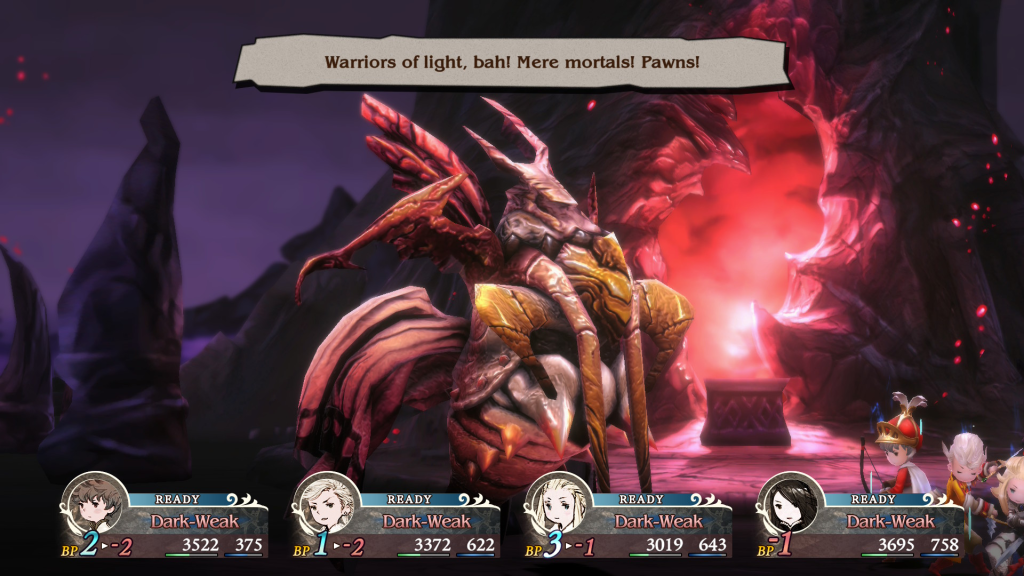
Task: Choose the white-haired party member's portrait
Action: [x=326, y=507]
